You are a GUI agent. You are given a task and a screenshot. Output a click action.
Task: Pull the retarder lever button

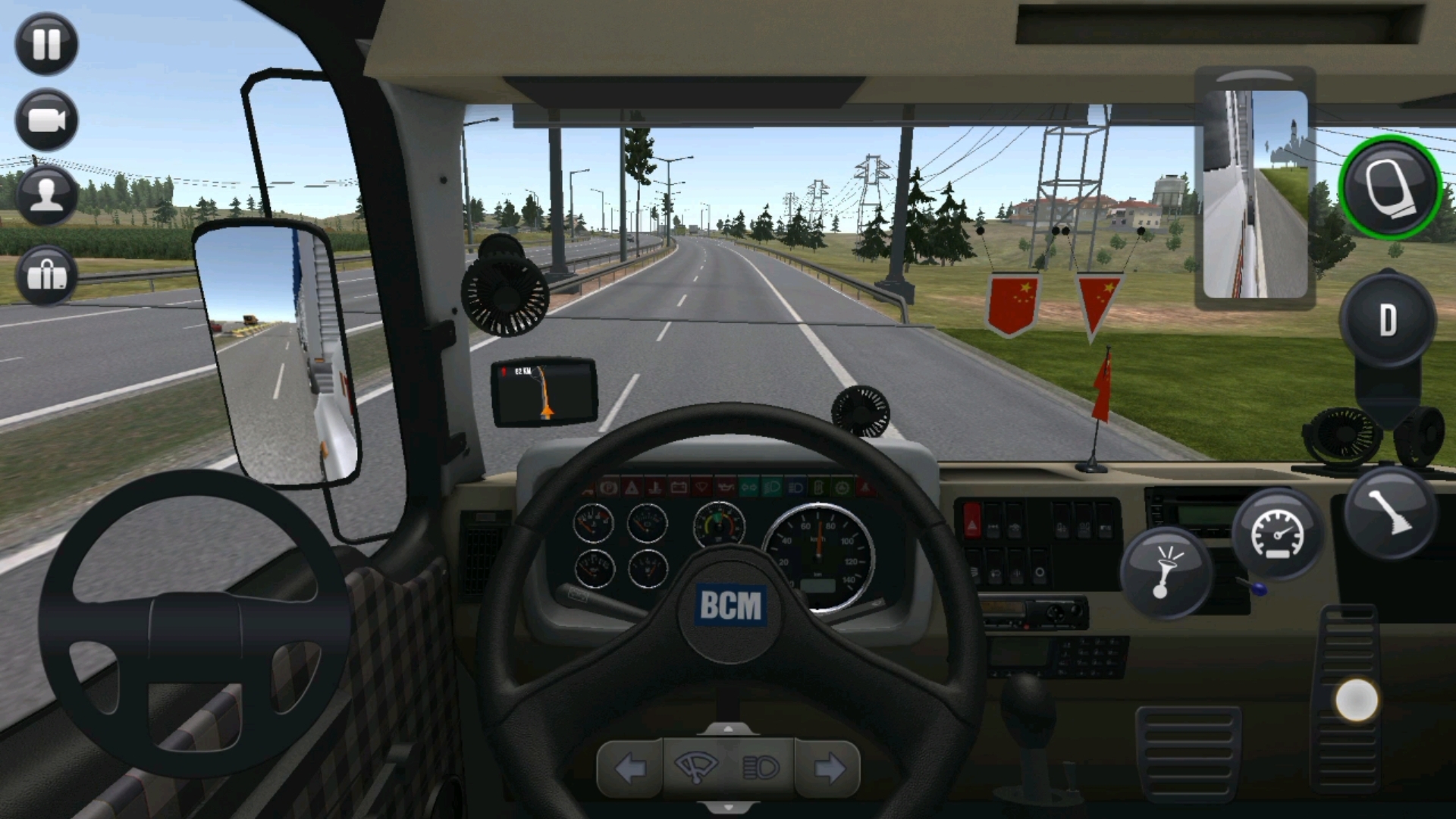coord(1390,513)
